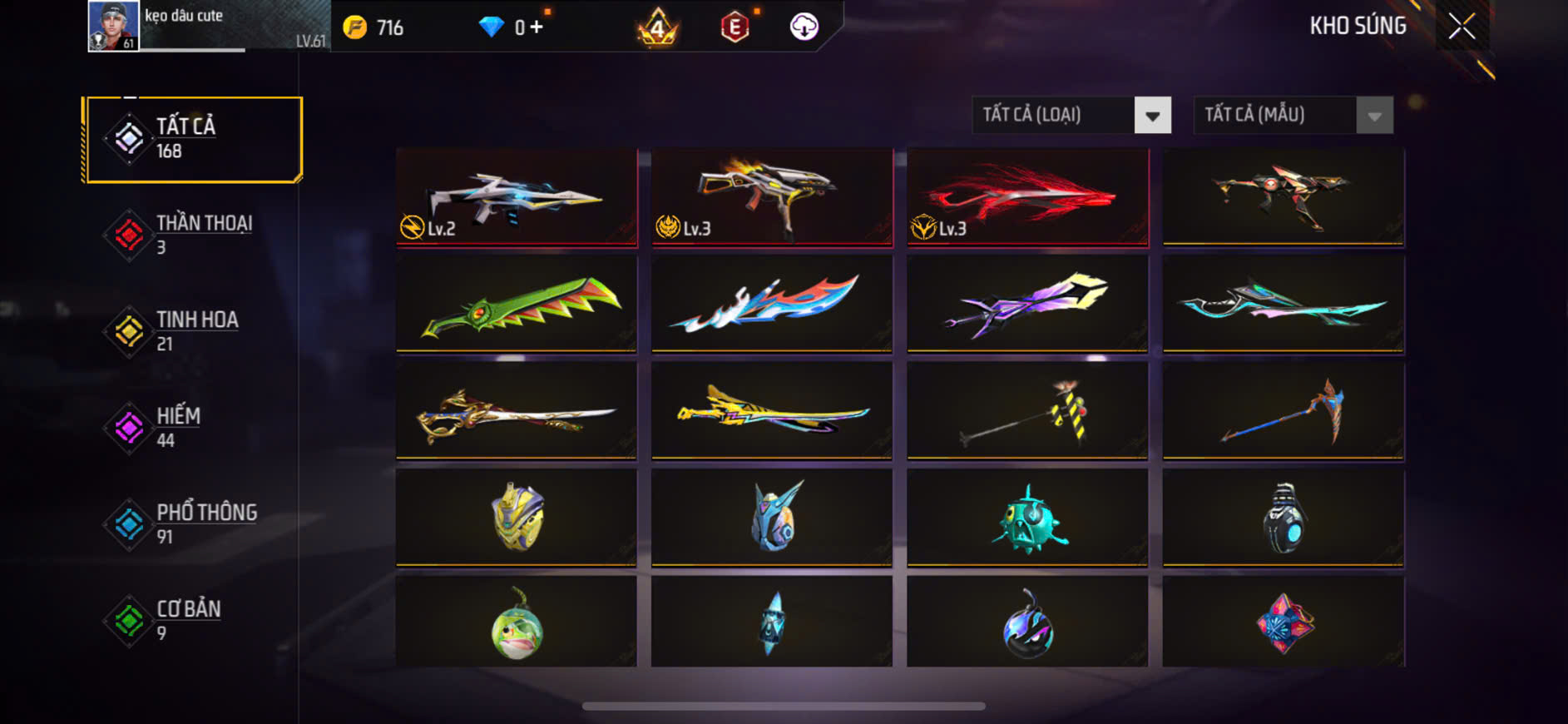The image size is (1568, 724).
Task: Open the player profile avatar
Action: coord(113,26)
